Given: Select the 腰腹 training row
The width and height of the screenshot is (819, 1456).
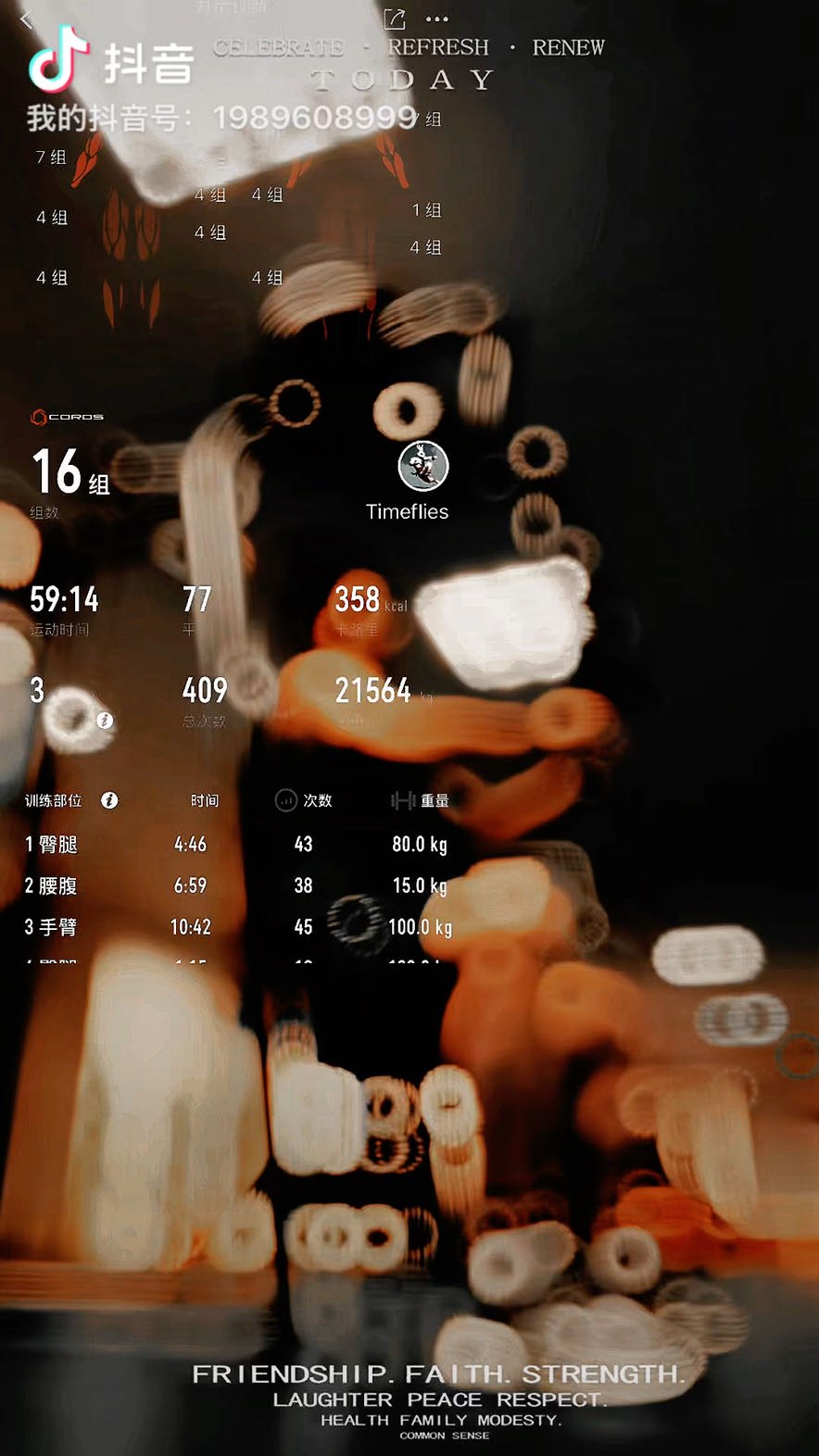Looking at the screenshot, I should (x=236, y=886).
